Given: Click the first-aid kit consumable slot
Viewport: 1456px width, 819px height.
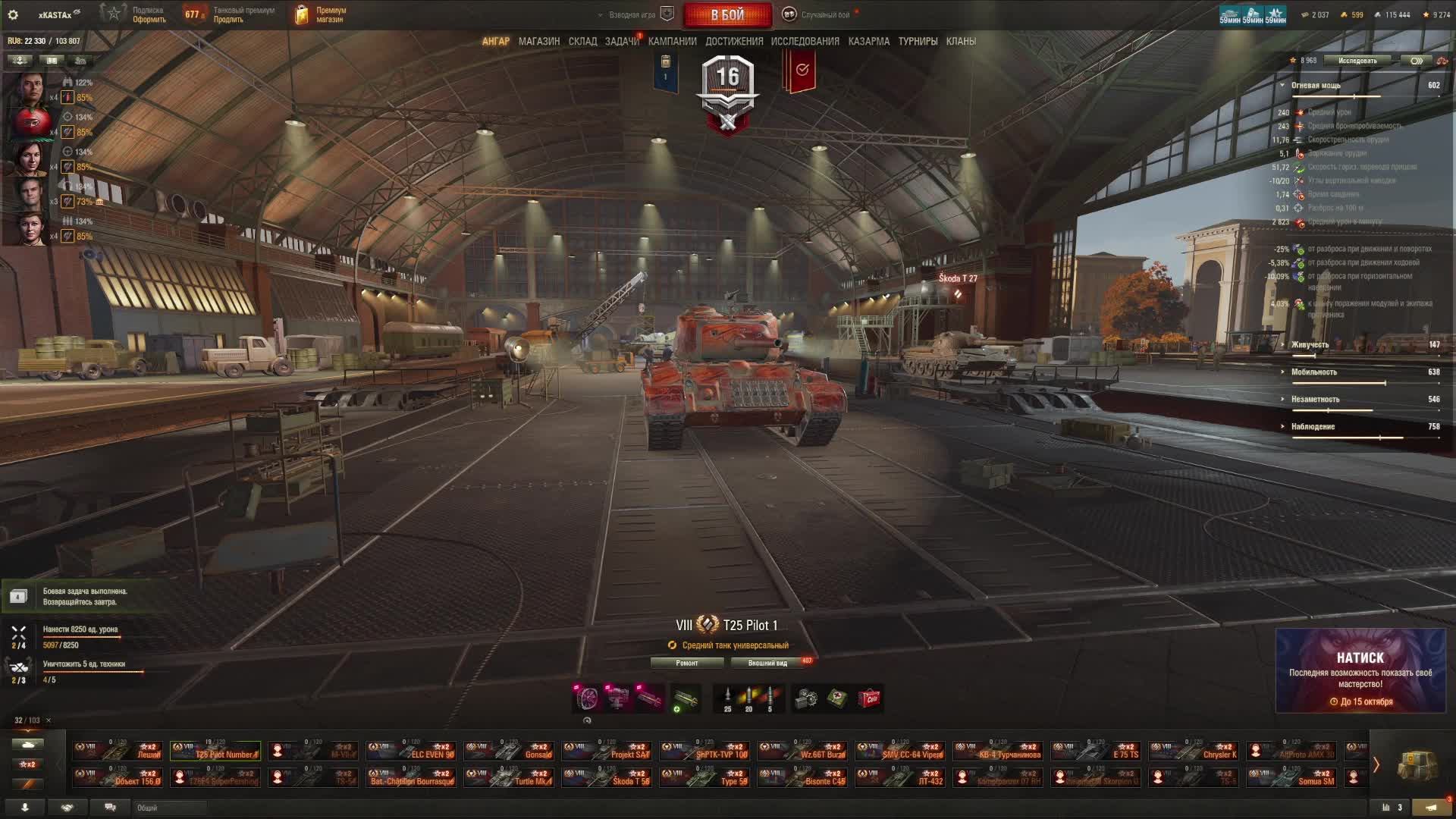Looking at the screenshot, I should click(837, 698).
